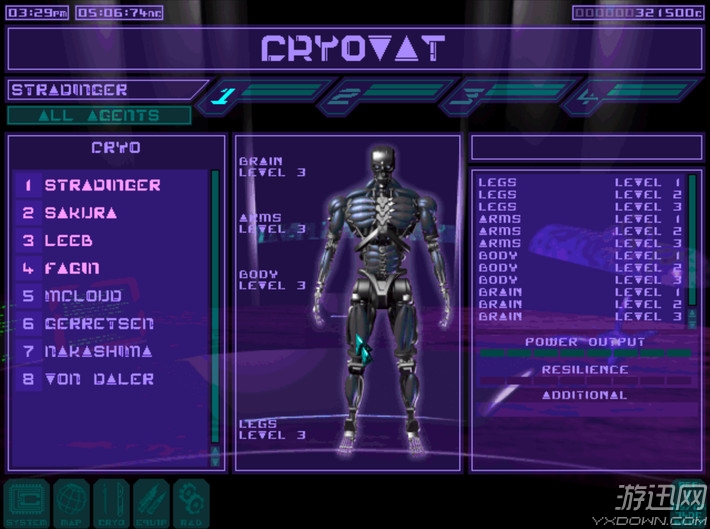The height and width of the screenshot is (529, 710).
Task: Open the System menu
Action: click(27, 503)
